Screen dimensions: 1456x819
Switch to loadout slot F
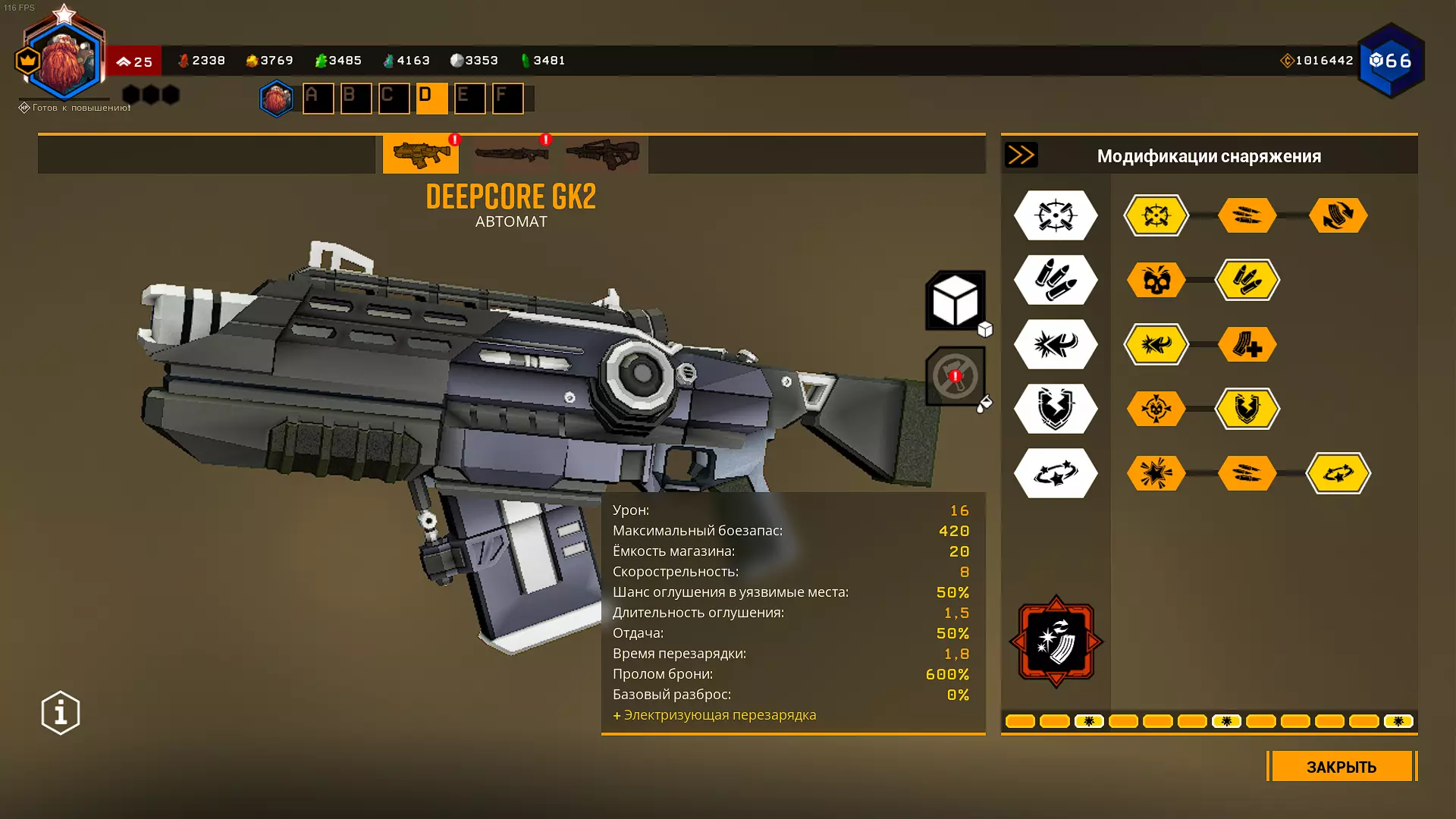[x=507, y=99]
